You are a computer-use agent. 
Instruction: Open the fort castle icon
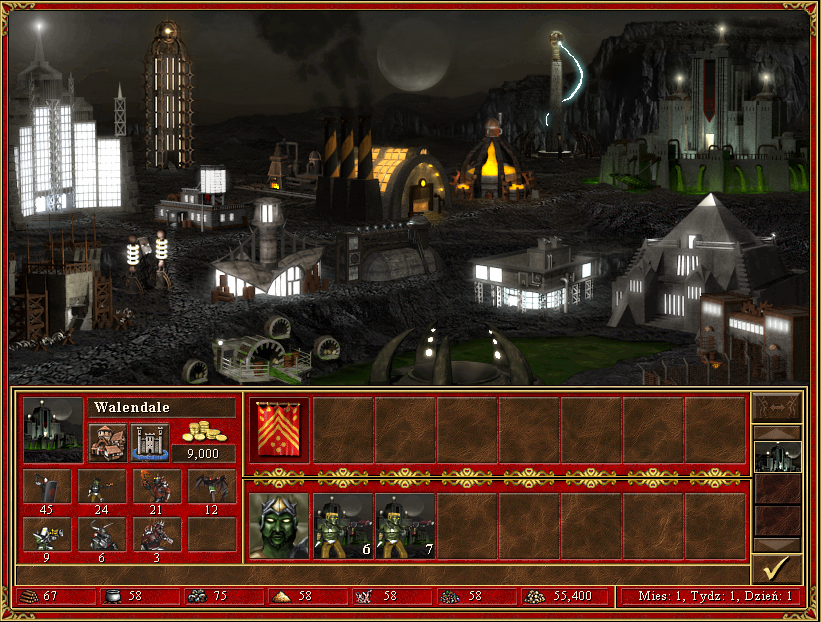[x=150, y=441]
